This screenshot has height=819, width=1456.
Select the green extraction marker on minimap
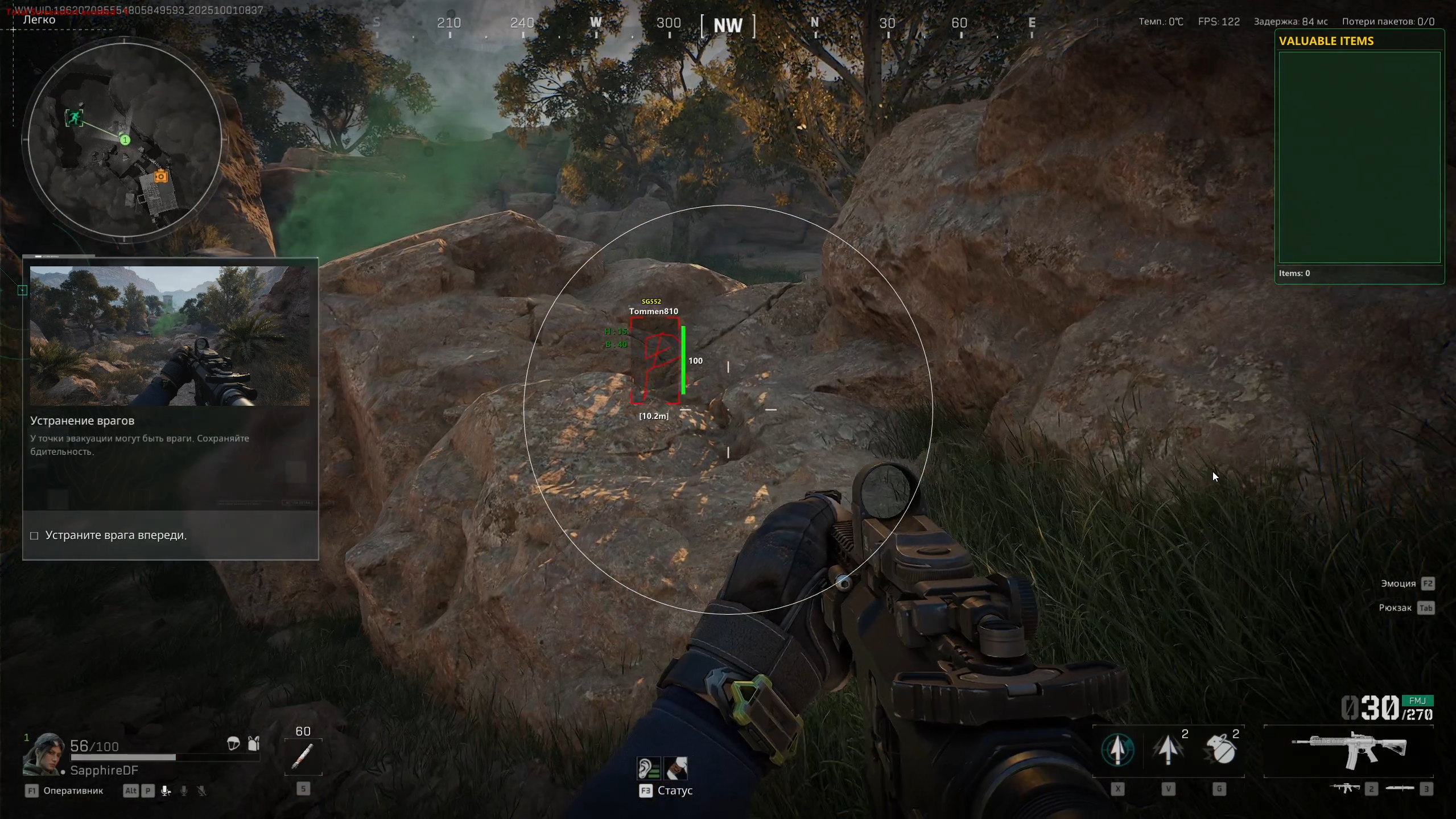[74, 118]
